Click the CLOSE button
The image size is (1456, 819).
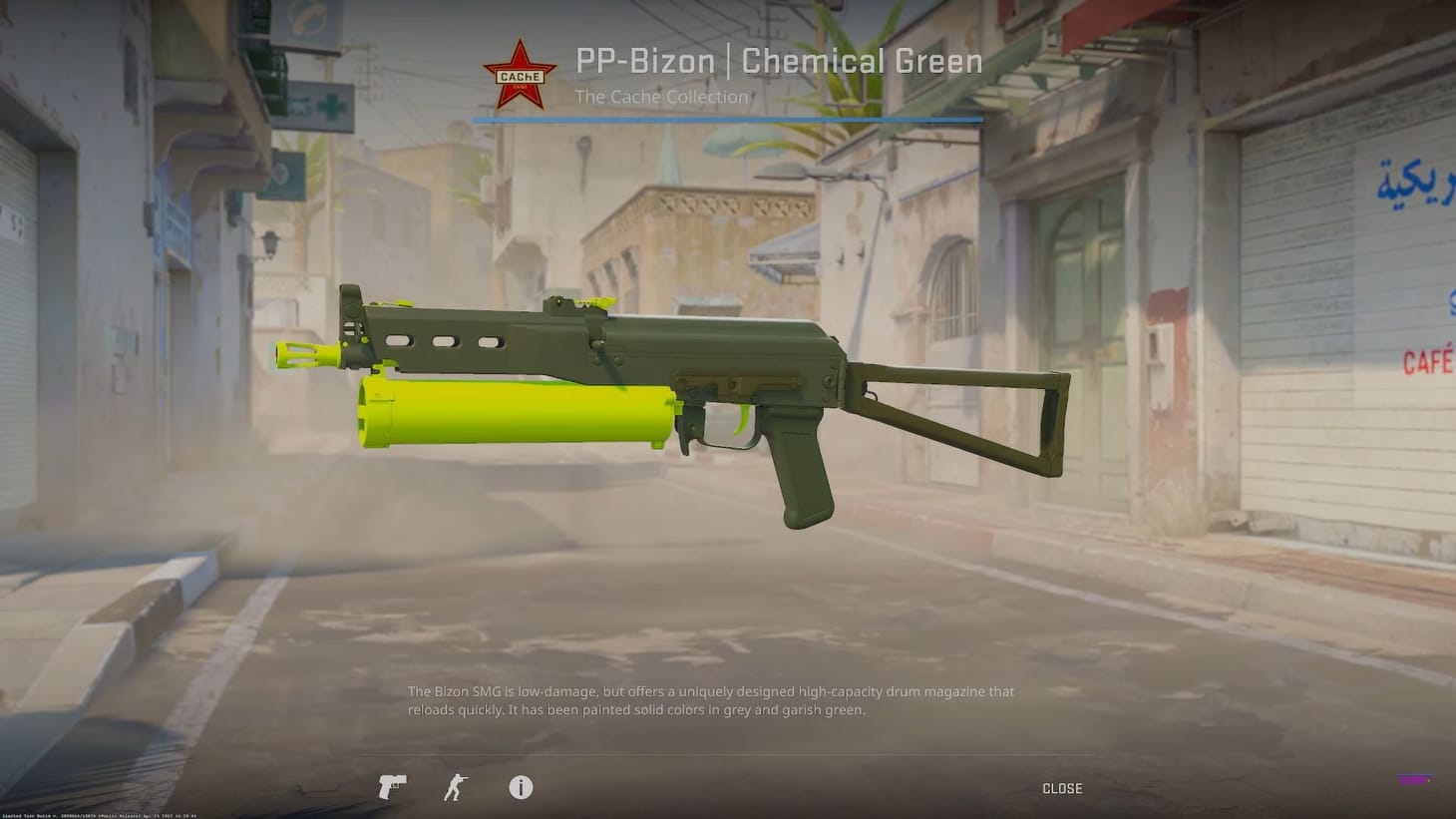(1061, 788)
